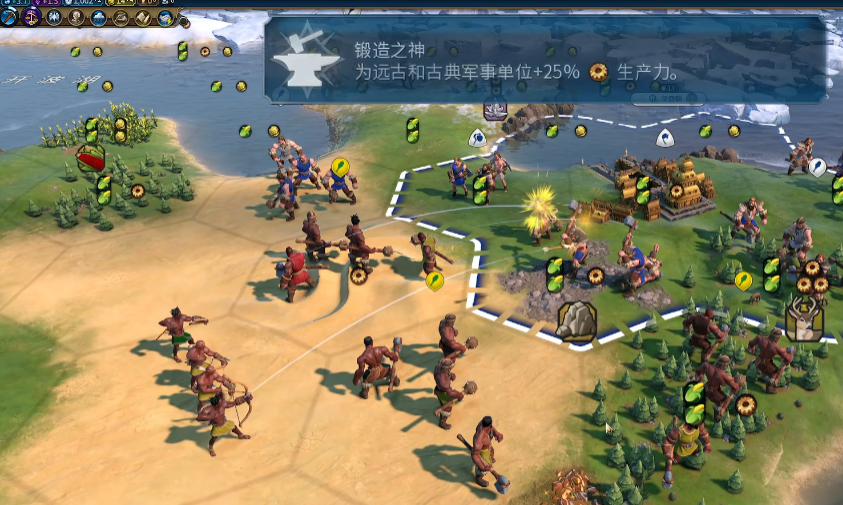Viewport: 843px width, 505px height.
Task: Open Great People using the bust icon
Action: 76,17
